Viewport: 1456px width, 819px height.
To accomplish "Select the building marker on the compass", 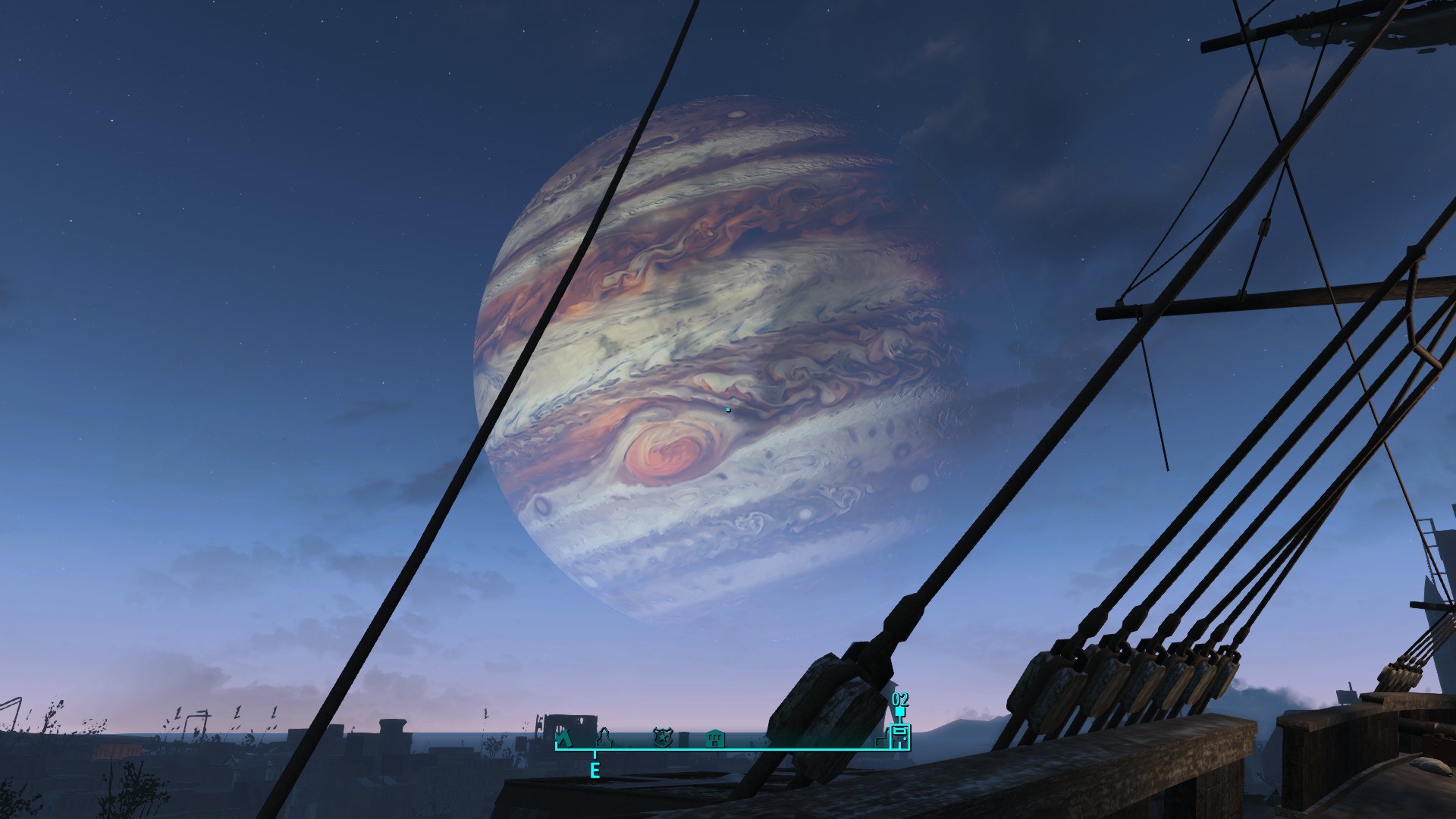I will [714, 737].
